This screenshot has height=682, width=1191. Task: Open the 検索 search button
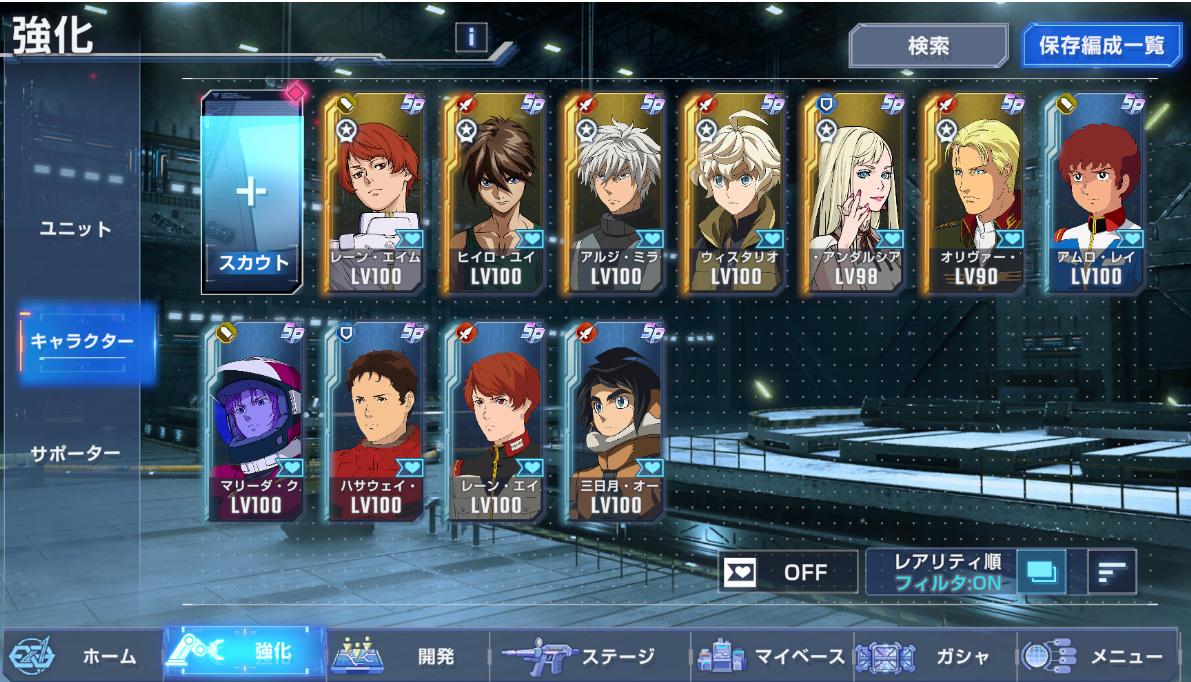click(x=928, y=46)
